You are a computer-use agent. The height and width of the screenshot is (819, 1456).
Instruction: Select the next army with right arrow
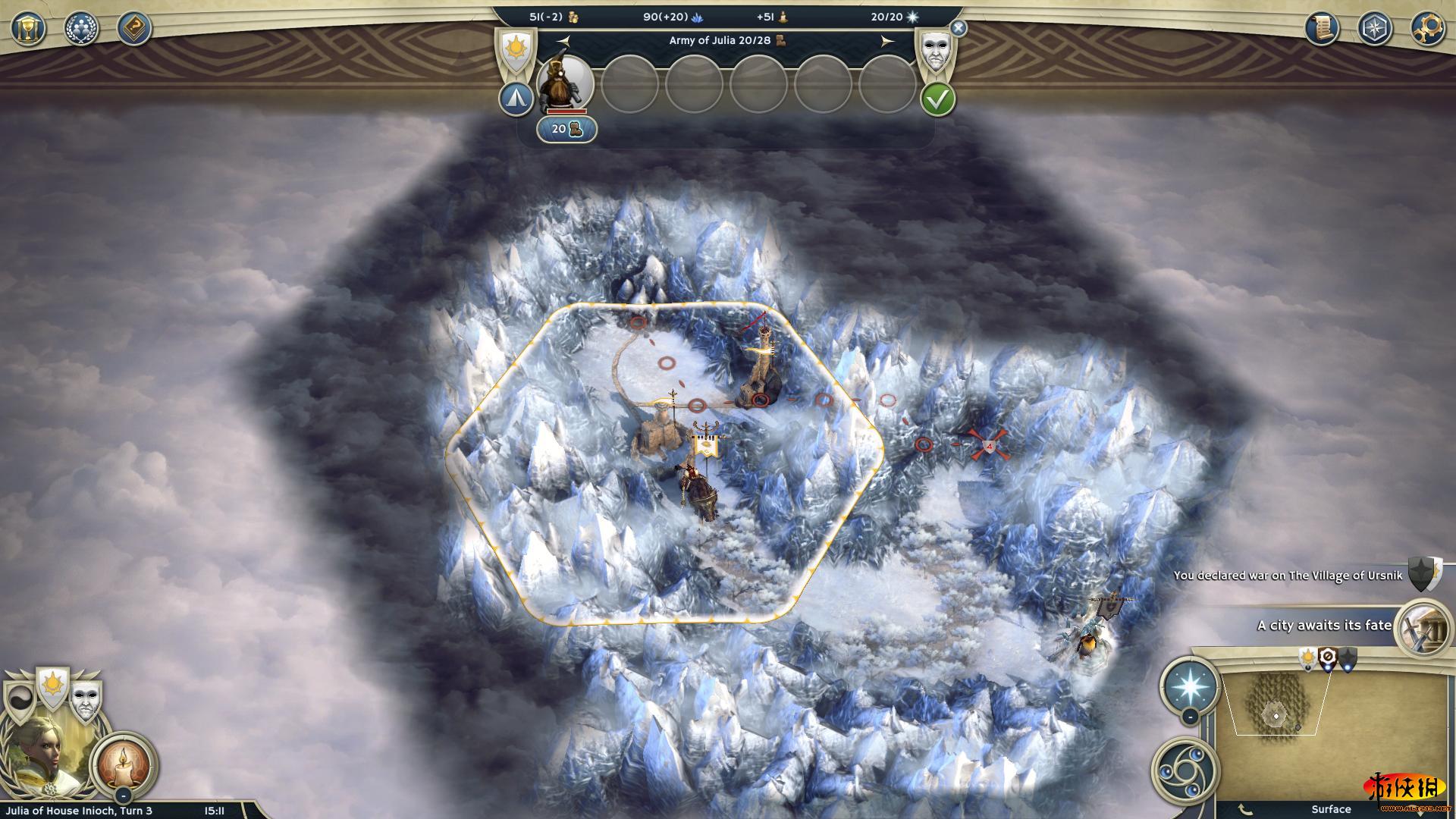click(887, 41)
